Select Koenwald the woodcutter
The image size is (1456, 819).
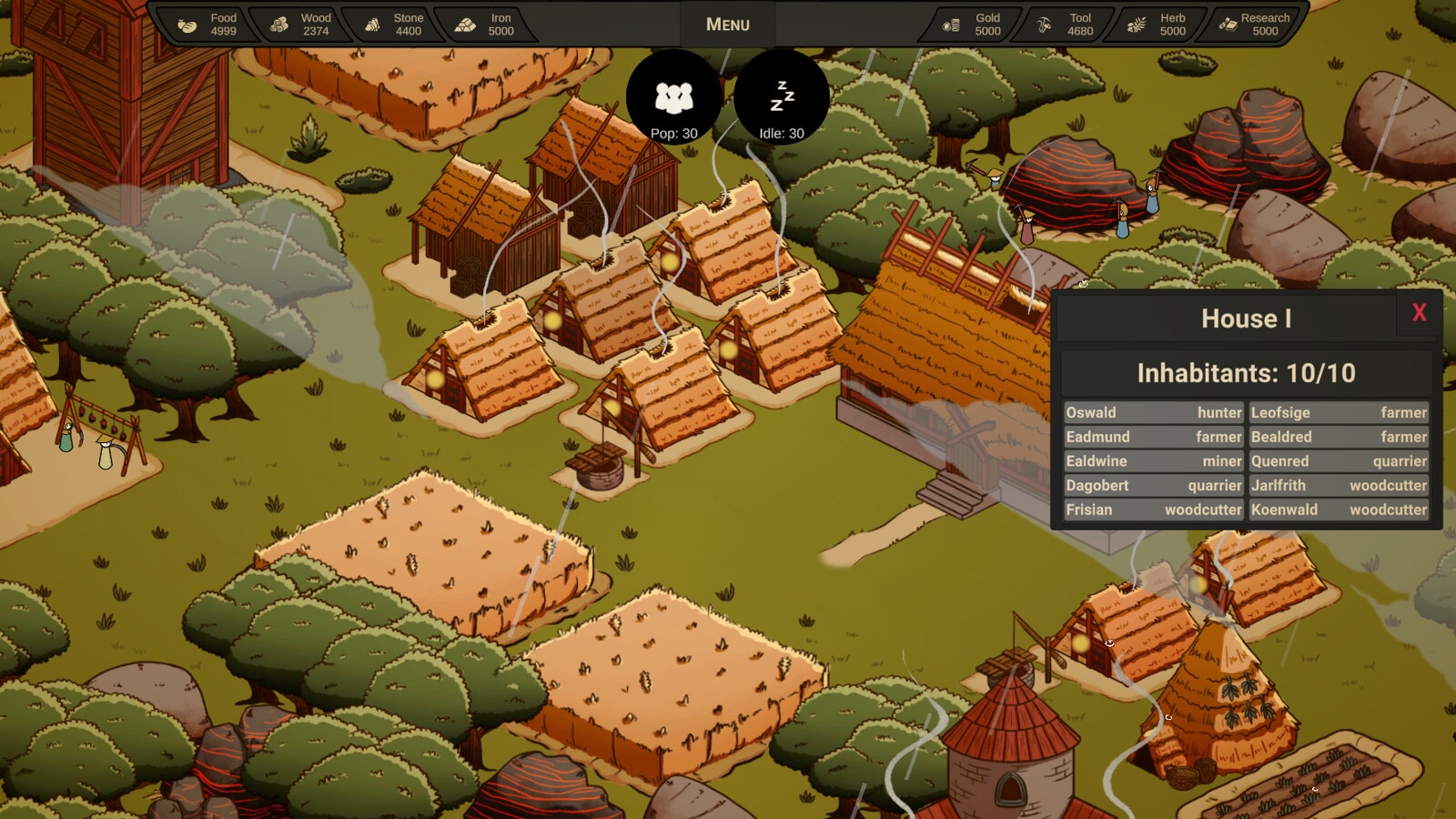(1340, 510)
